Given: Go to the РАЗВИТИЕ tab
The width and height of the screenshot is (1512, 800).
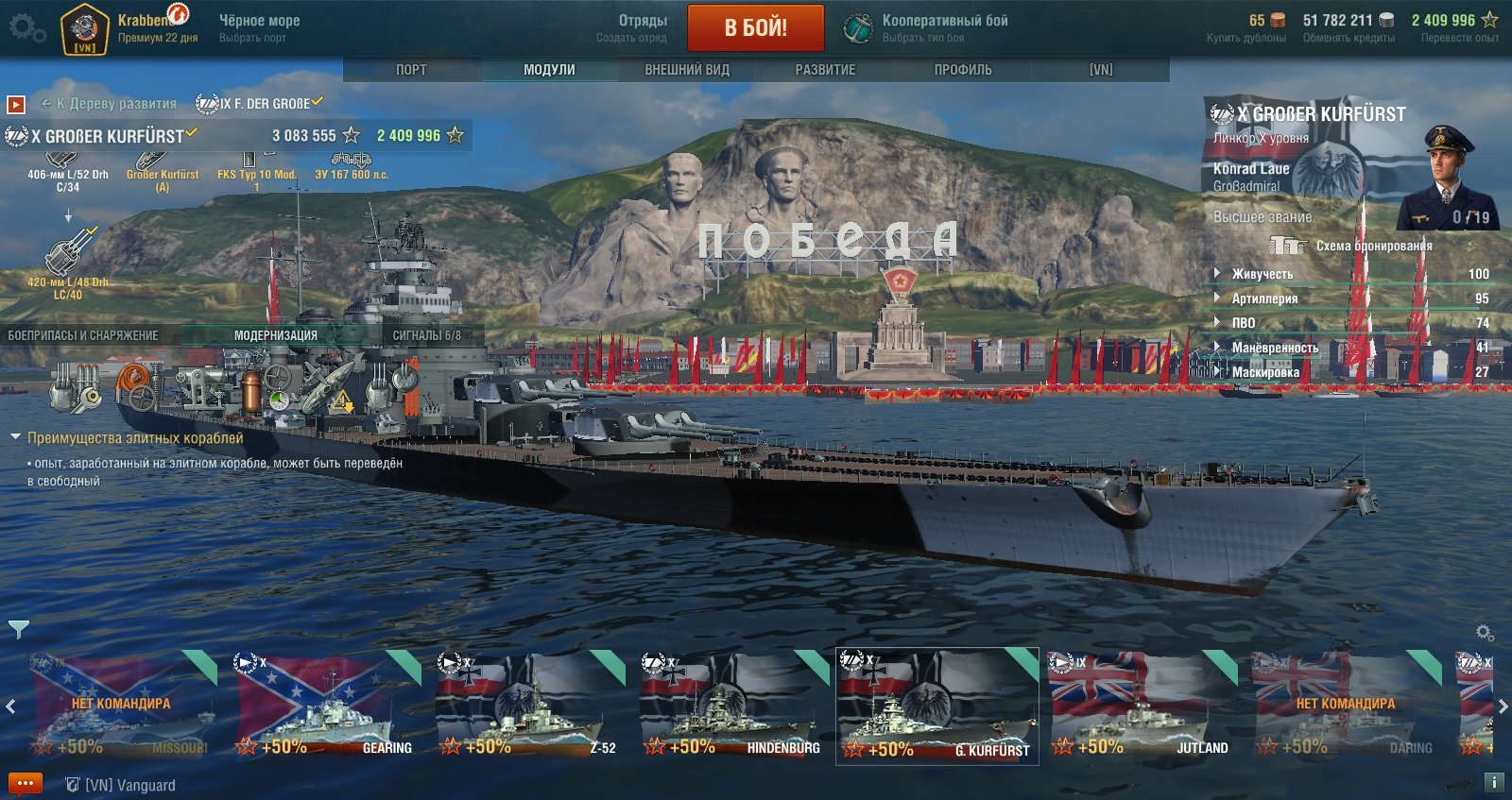Looking at the screenshot, I should (x=825, y=70).
